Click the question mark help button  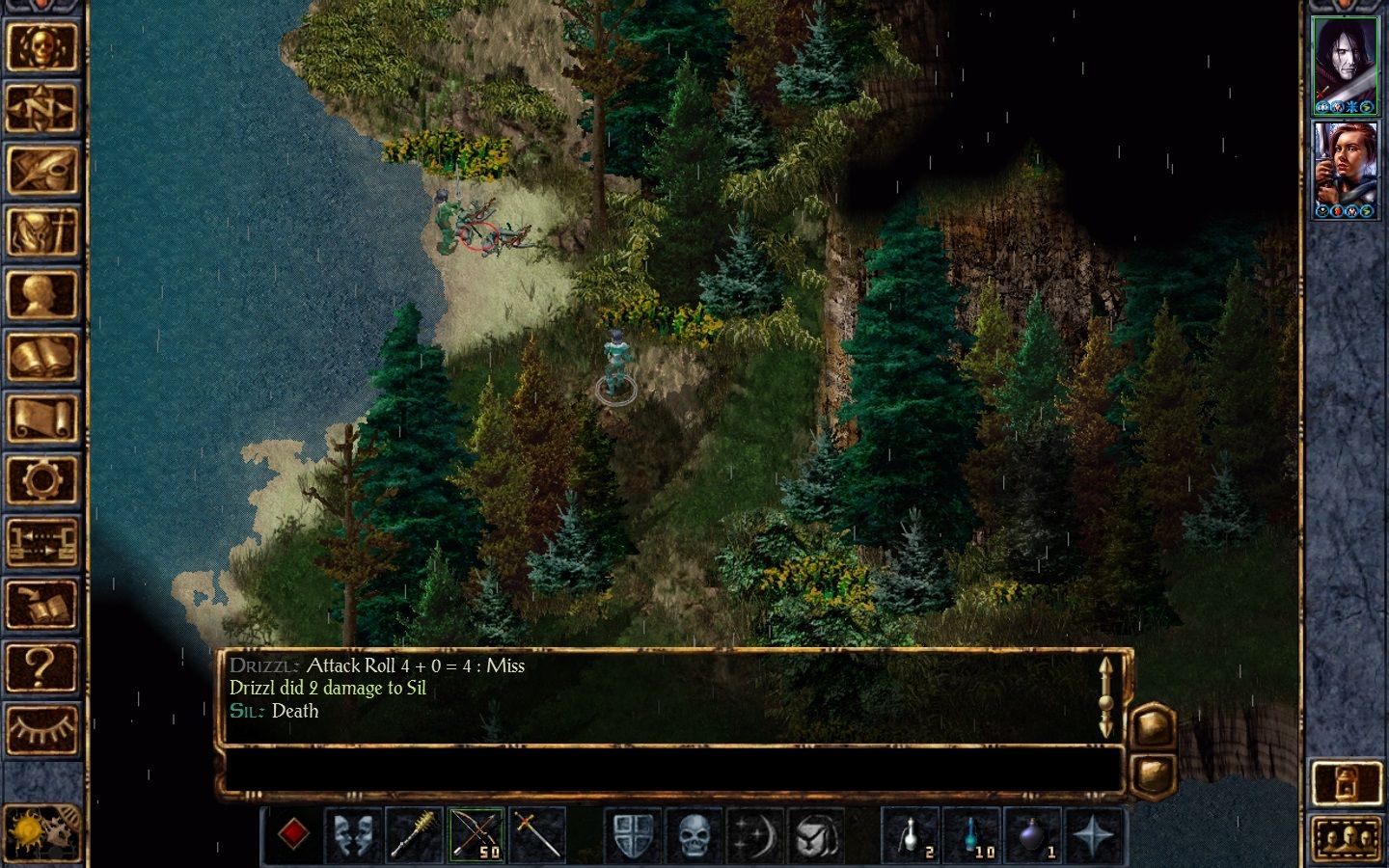(41, 666)
